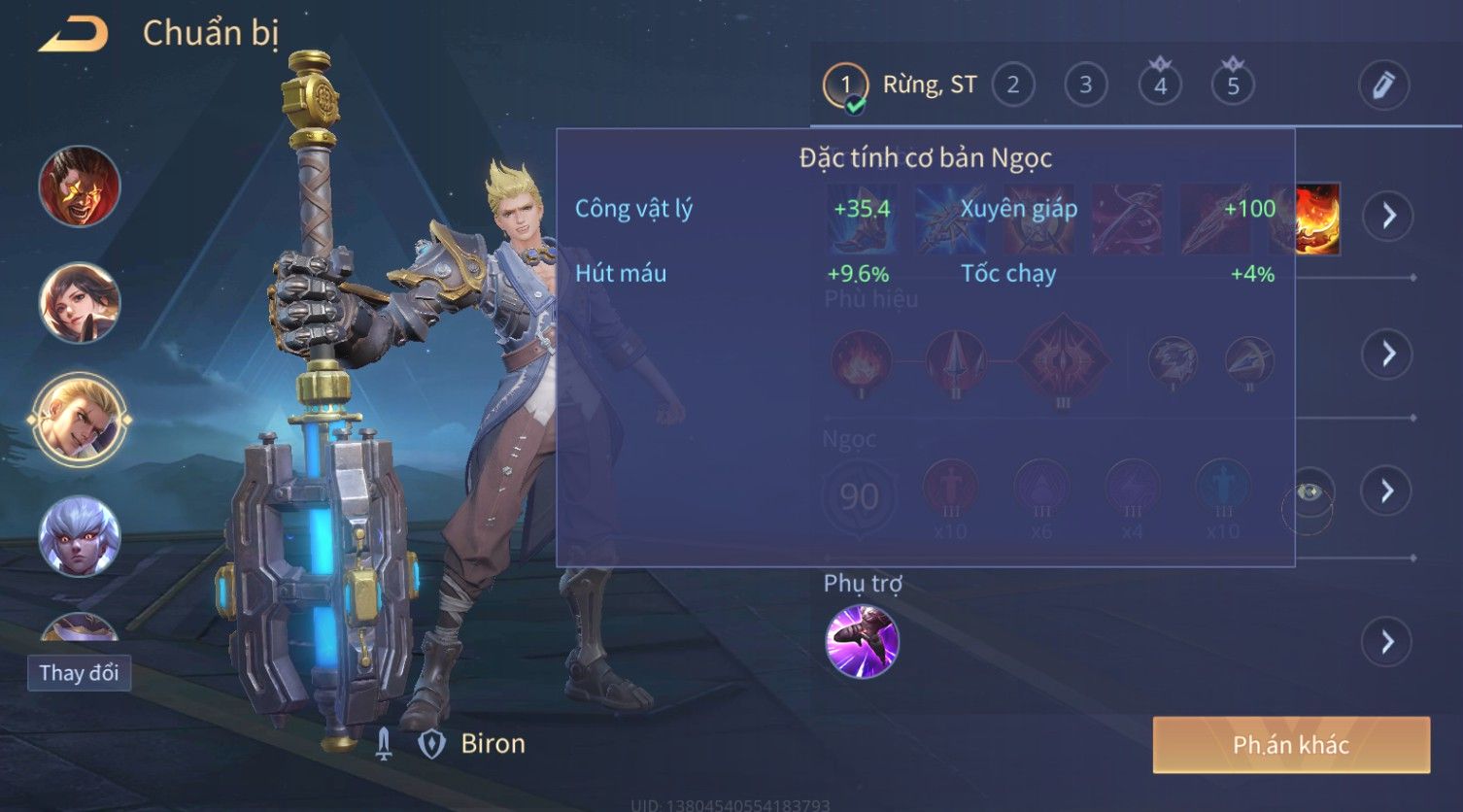This screenshot has height=812, width=1463.
Task: Choose loadout preset 5
Action: (1233, 85)
